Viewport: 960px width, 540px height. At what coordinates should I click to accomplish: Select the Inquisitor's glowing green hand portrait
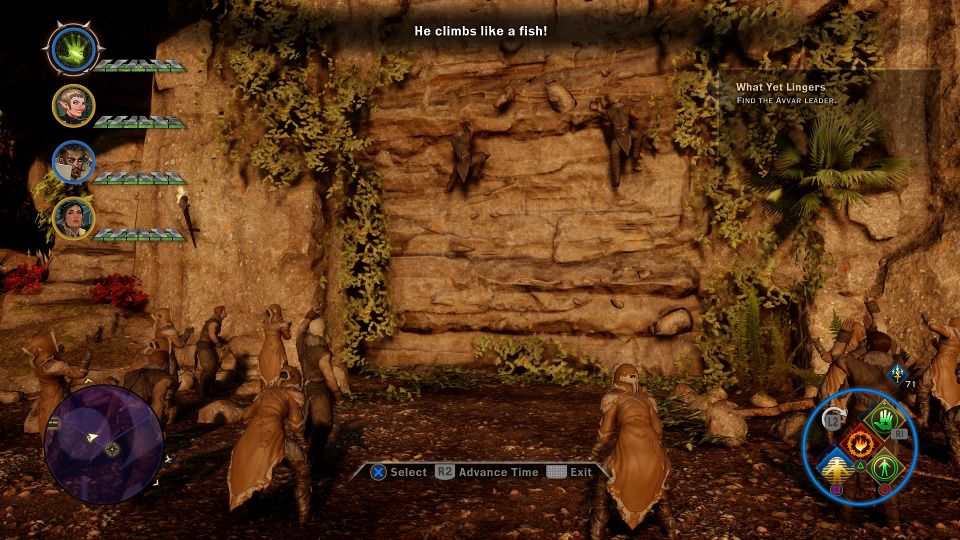point(72,49)
